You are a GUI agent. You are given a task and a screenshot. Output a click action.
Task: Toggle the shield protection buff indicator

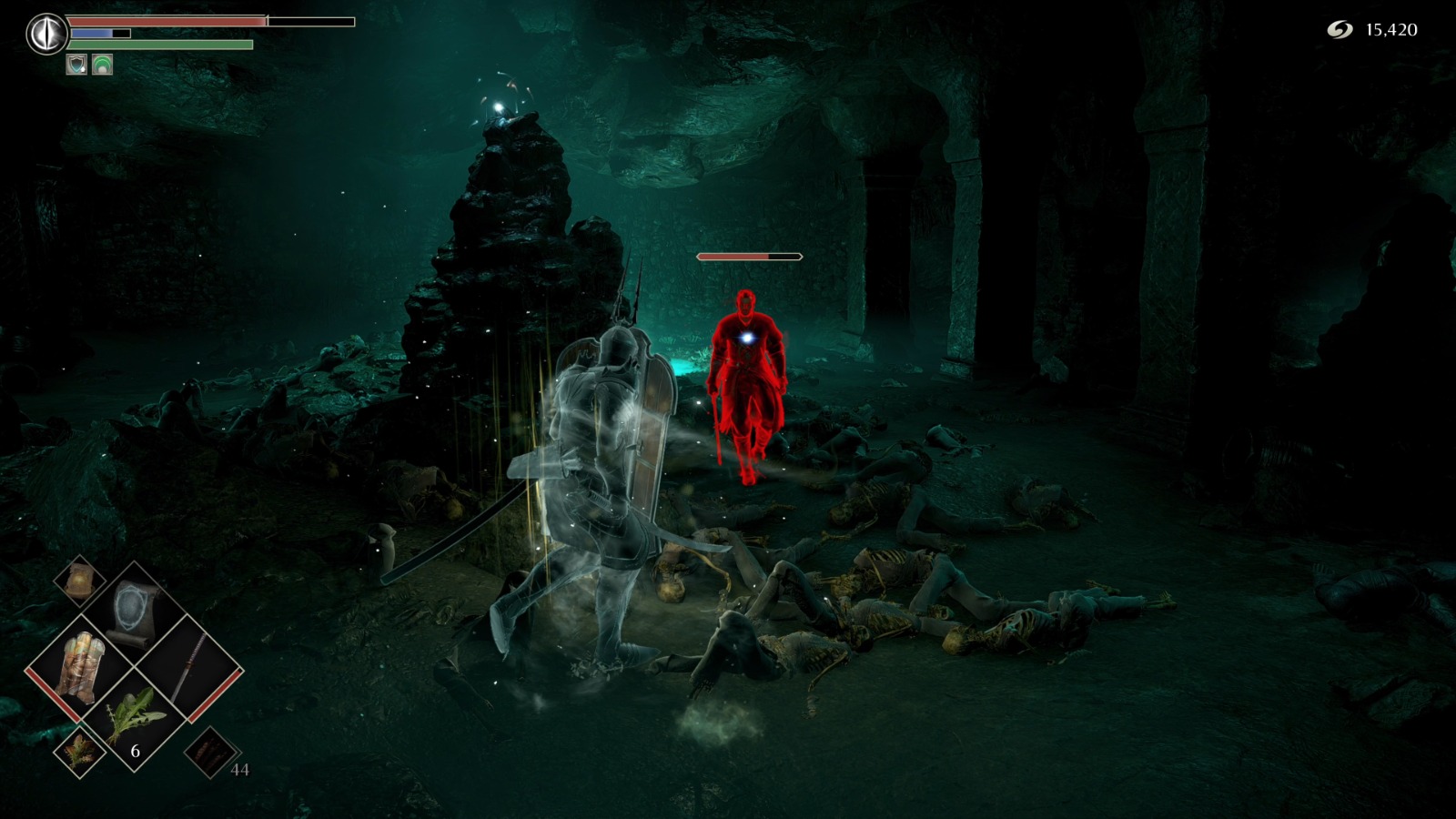[x=78, y=66]
